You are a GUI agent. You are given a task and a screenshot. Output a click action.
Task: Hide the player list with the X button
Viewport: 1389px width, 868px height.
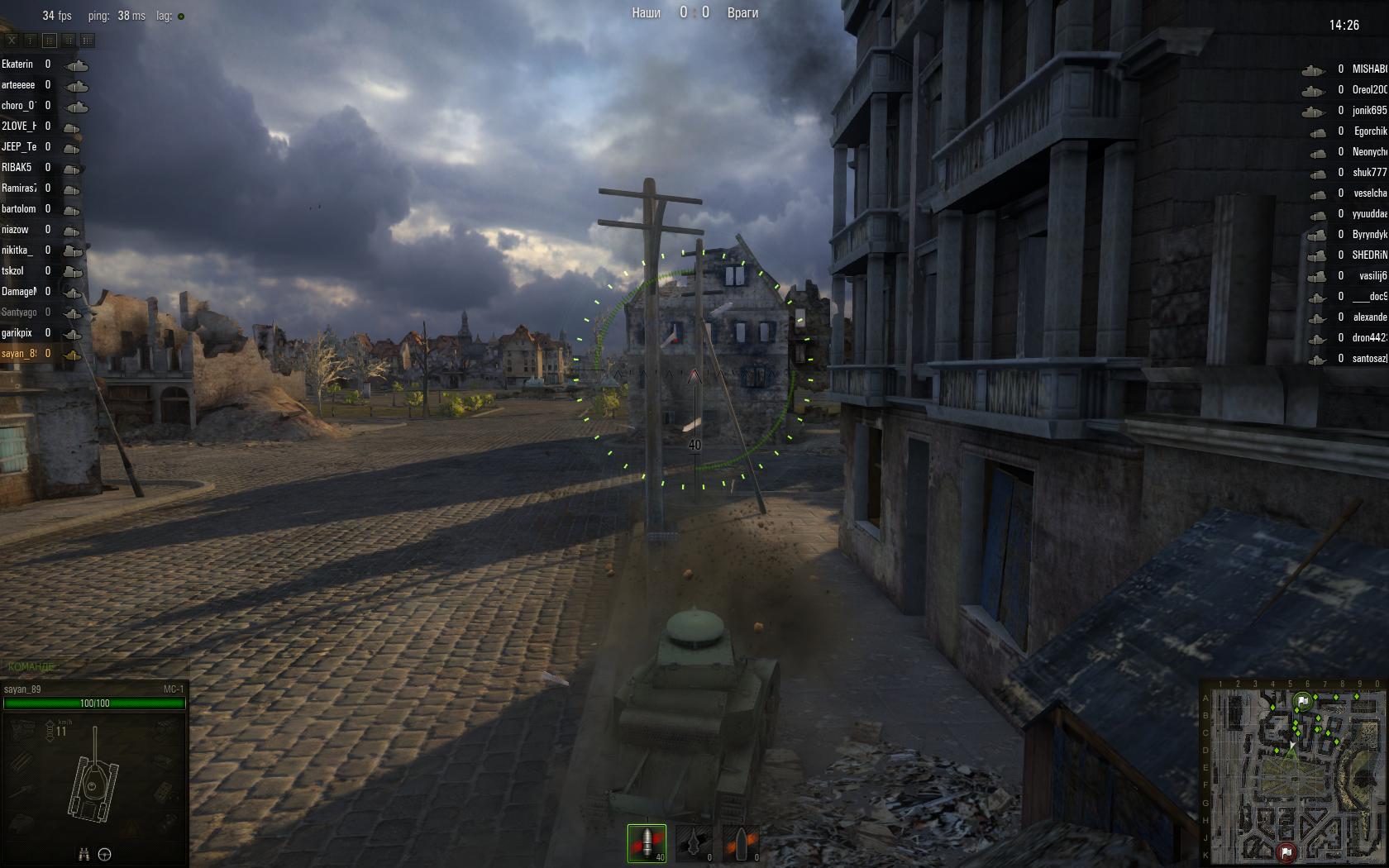(x=12, y=40)
